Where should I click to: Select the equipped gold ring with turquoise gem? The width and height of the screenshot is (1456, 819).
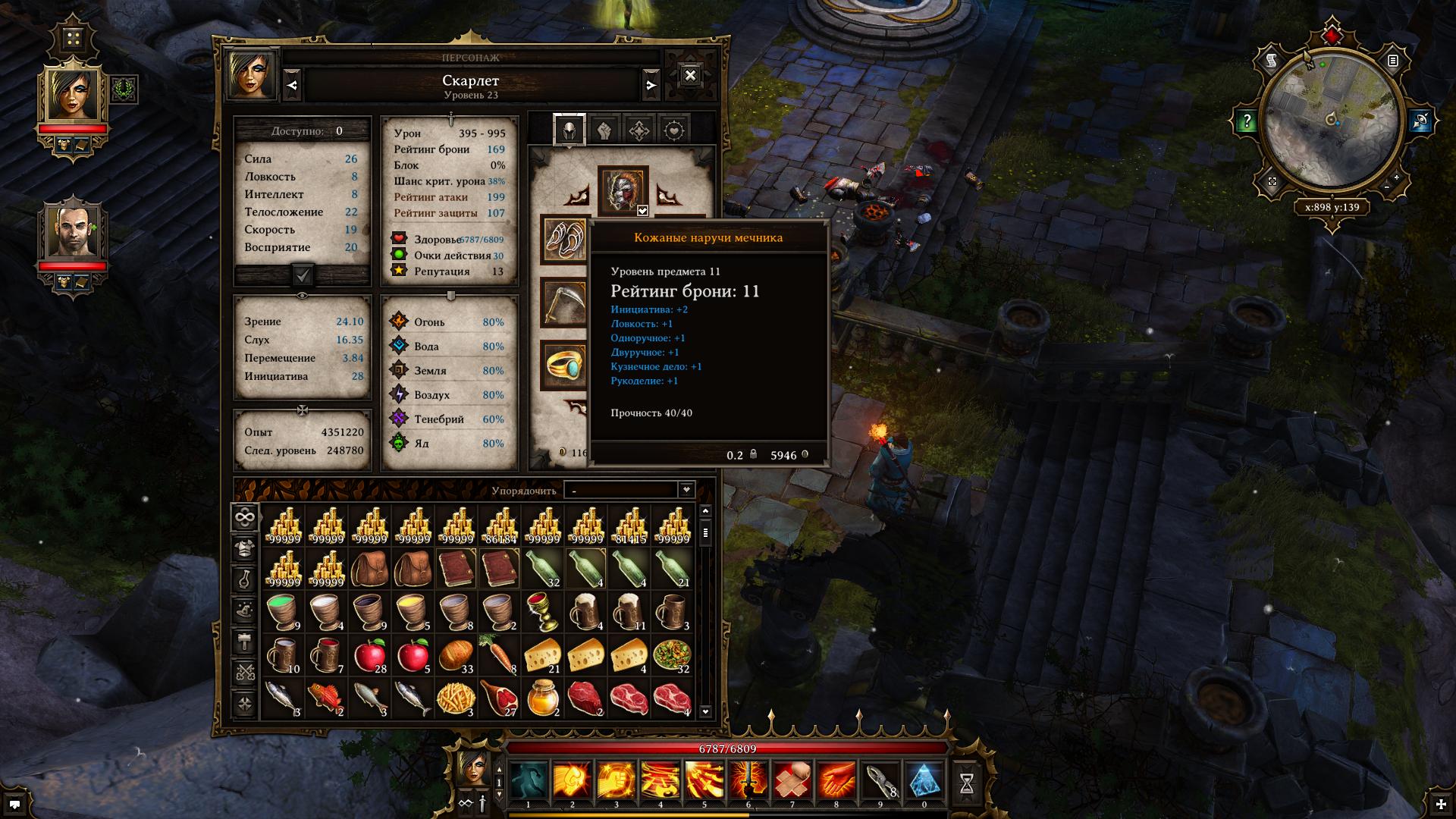[x=564, y=366]
